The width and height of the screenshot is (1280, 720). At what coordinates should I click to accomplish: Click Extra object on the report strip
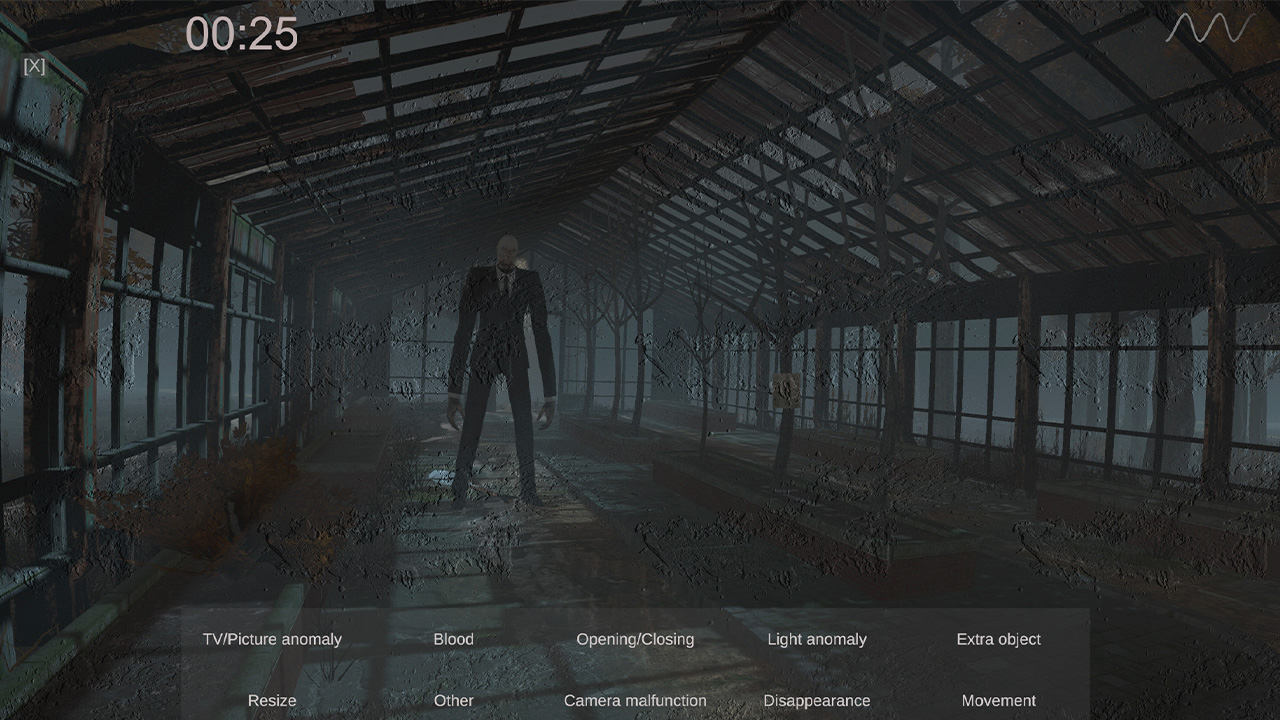point(998,639)
